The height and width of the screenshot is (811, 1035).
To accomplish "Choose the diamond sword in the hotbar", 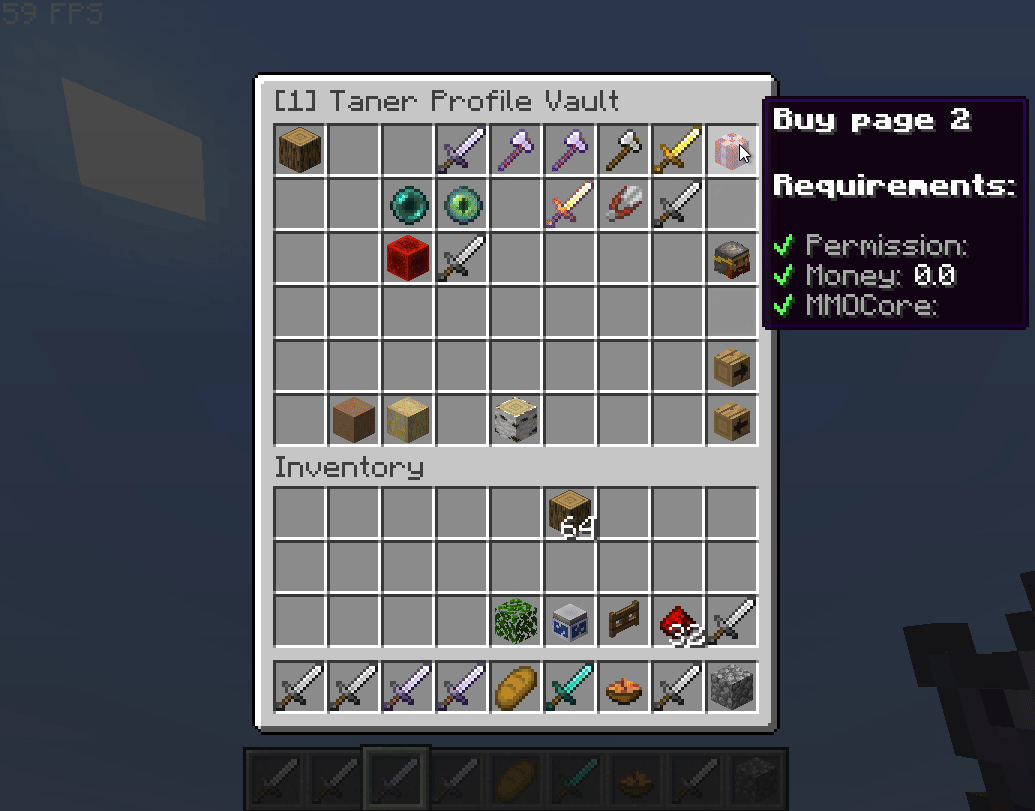I will point(569,687).
